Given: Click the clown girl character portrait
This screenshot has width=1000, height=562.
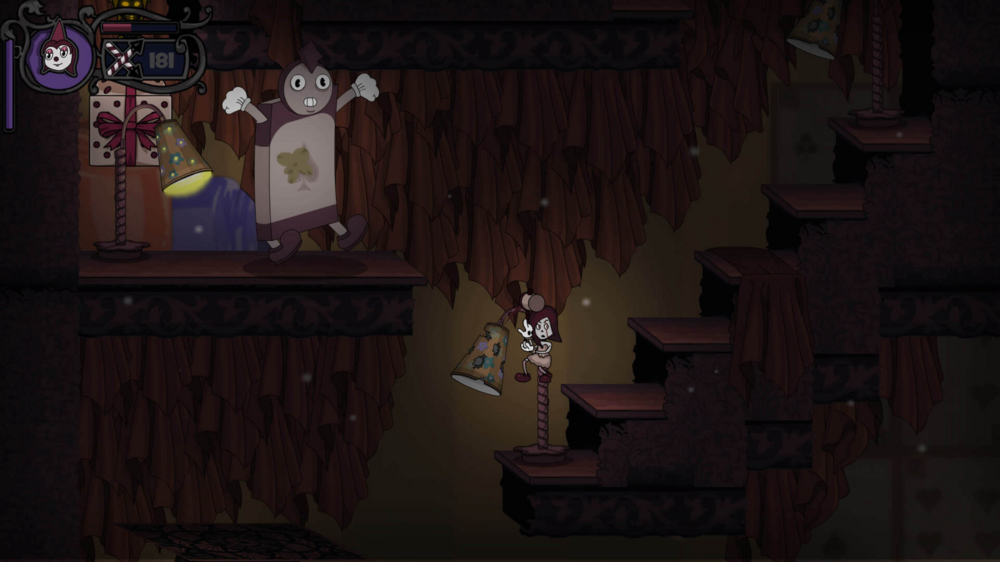Looking at the screenshot, I should [59, 54].
